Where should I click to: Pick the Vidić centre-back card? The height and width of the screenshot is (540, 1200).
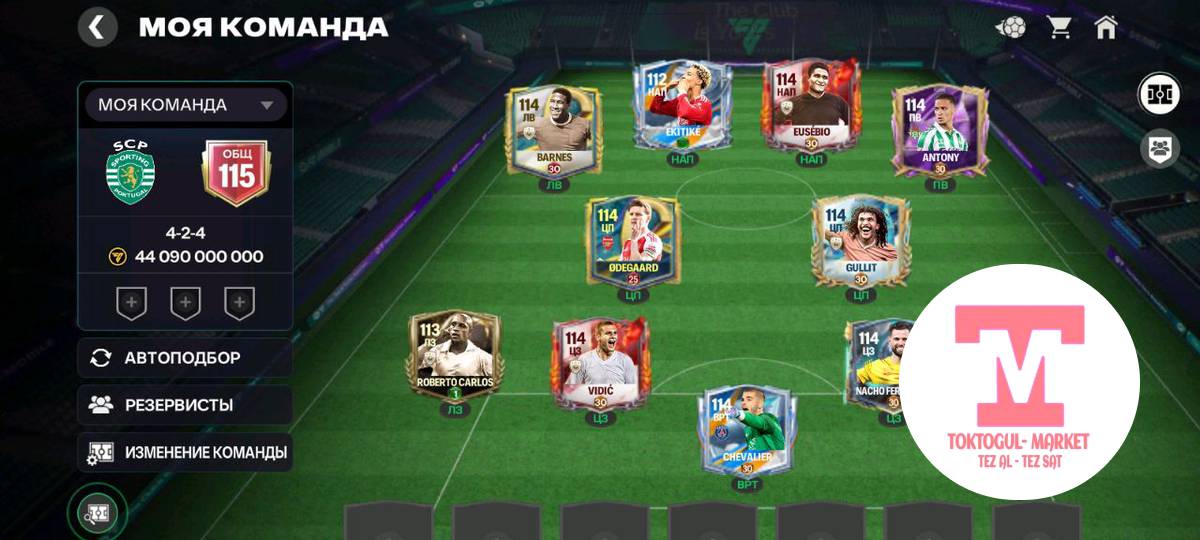point(600,362)
